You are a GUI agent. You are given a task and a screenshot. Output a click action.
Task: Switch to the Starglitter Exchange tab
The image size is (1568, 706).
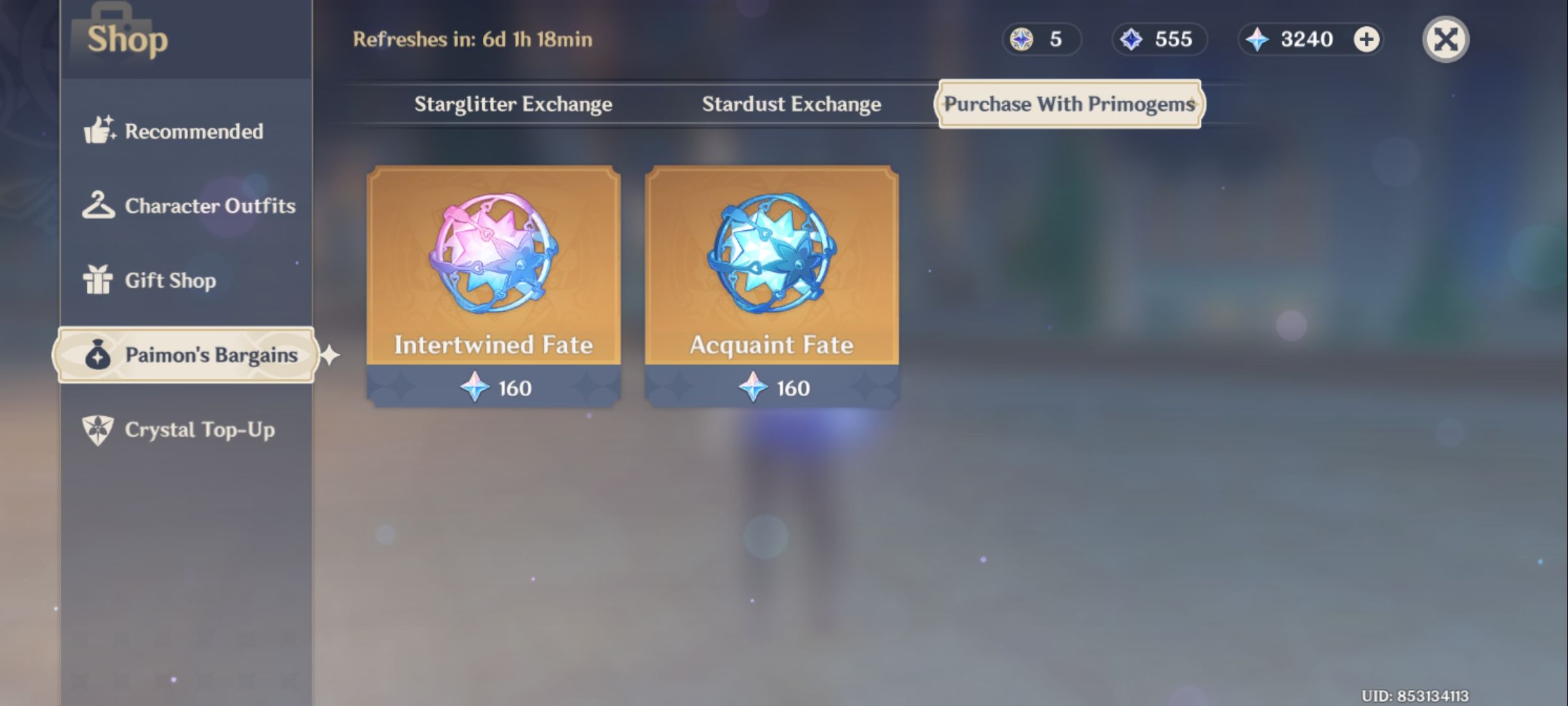coord(512,104)
